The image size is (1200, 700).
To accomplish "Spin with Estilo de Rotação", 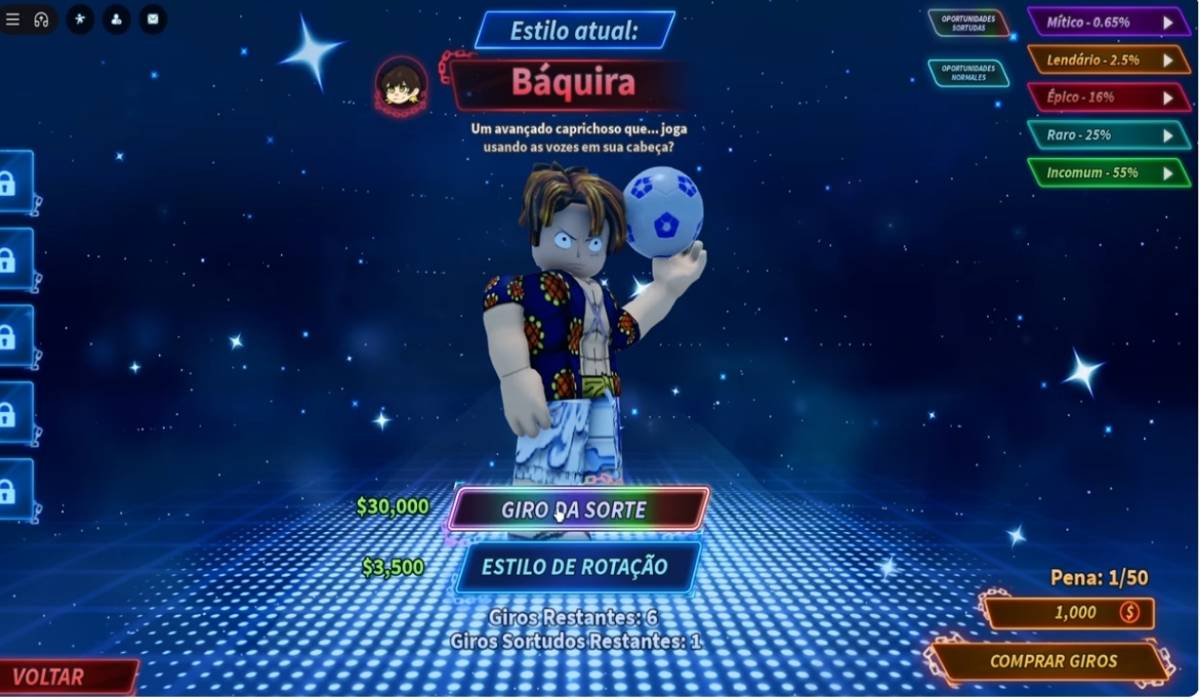I will coord(578,567).
